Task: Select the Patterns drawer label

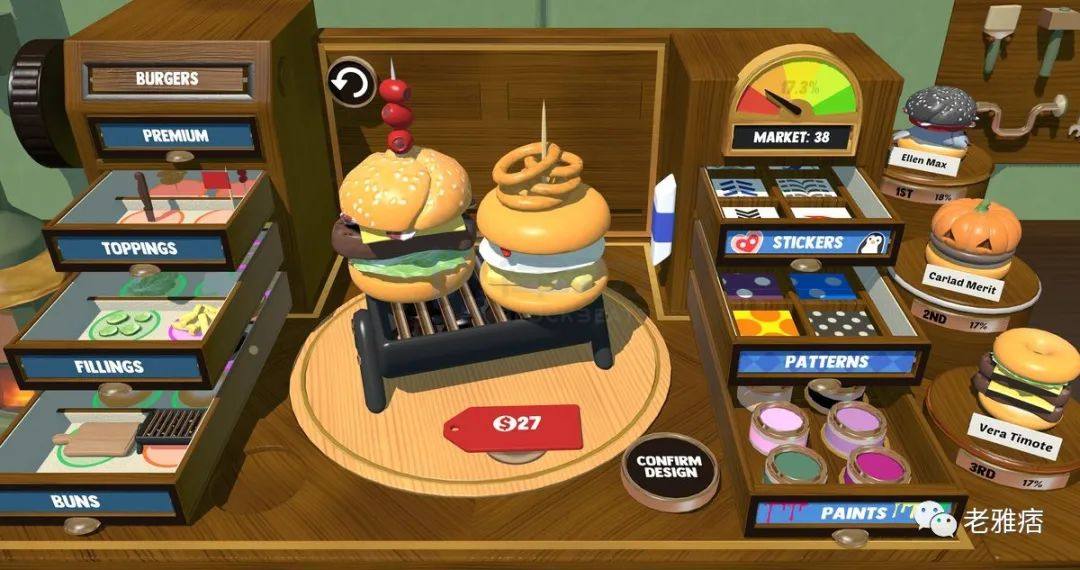Action: tap(826, 361)
